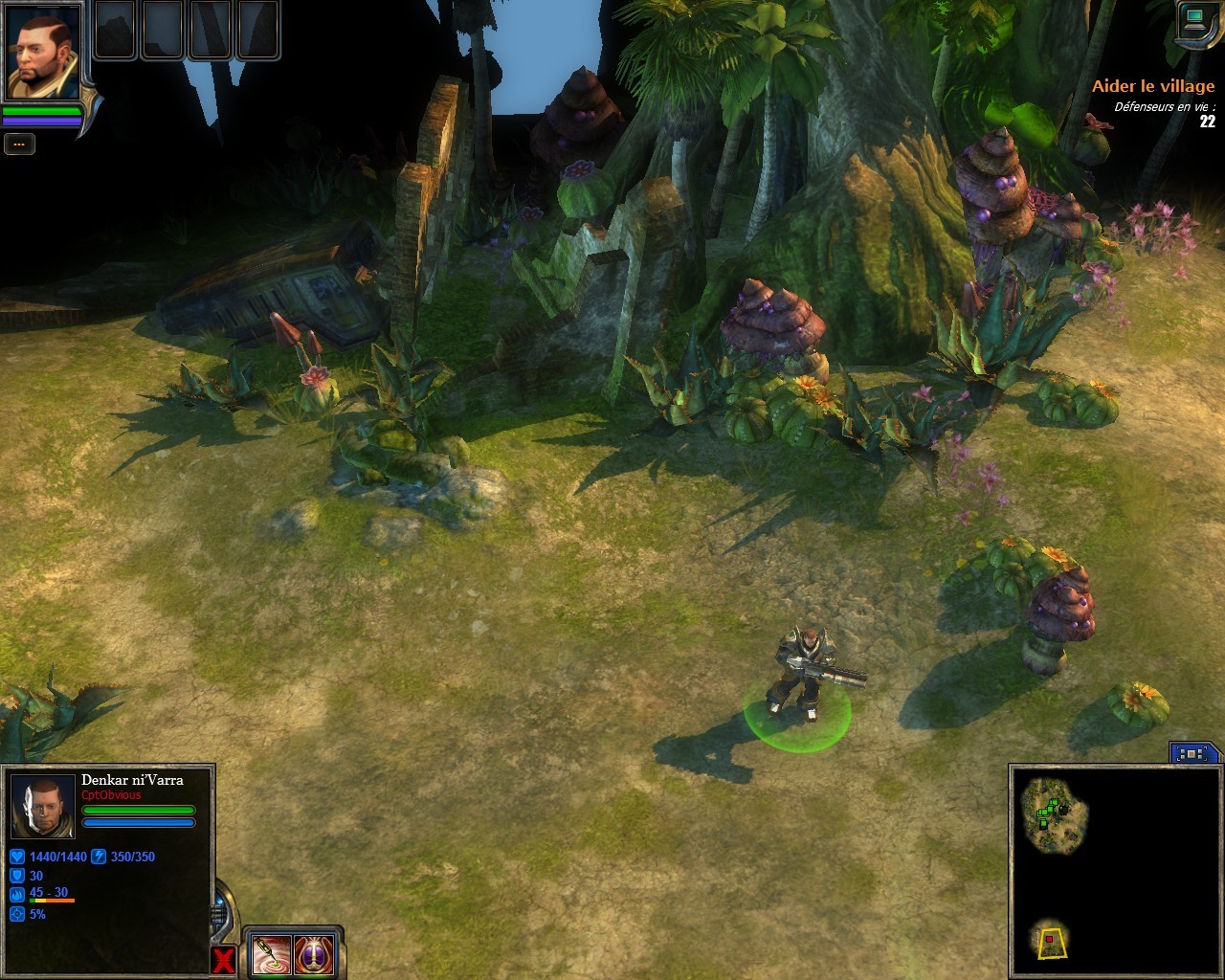
Task: Activate the green syringe ability
Action: pos(271,955)
